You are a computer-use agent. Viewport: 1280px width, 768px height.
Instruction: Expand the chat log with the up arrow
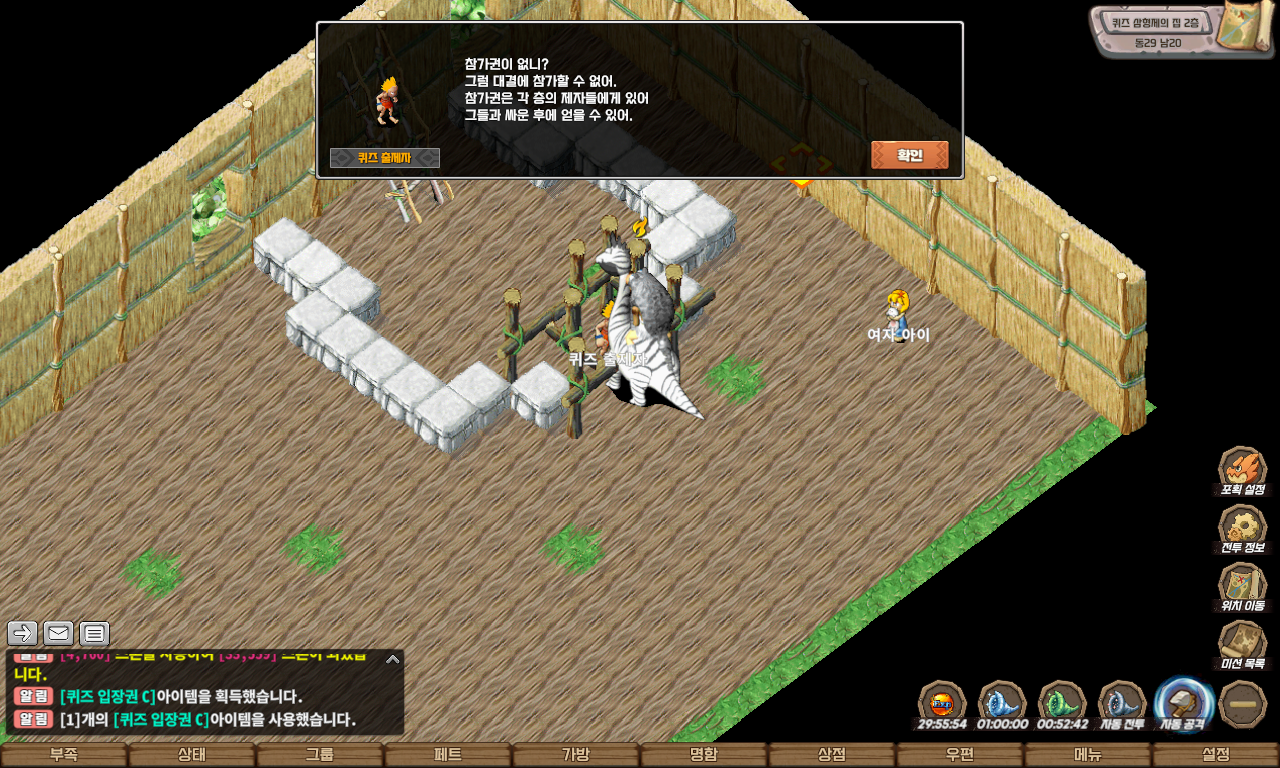(x=393, y=659)
